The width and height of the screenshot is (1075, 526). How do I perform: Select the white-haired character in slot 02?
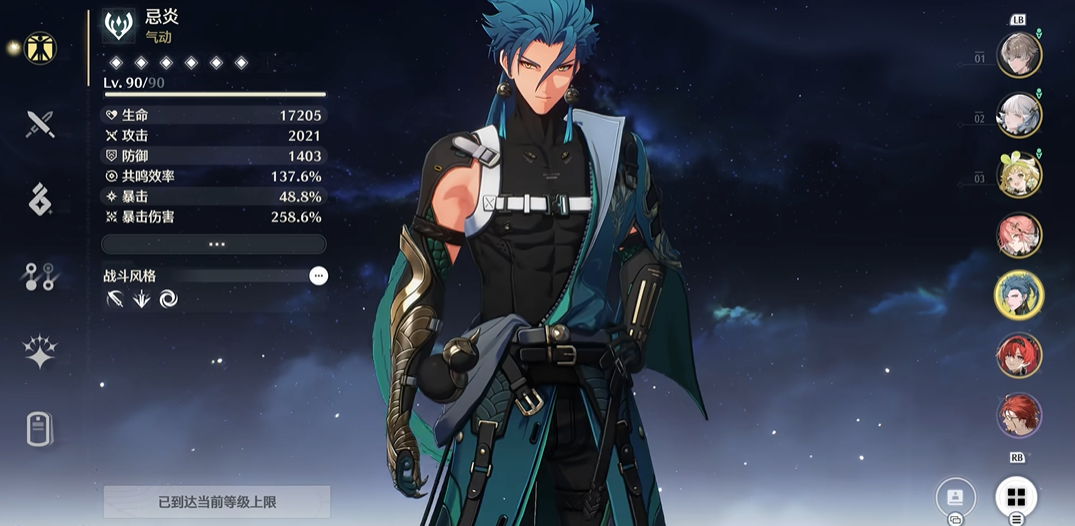click(x=1019, y=115)
